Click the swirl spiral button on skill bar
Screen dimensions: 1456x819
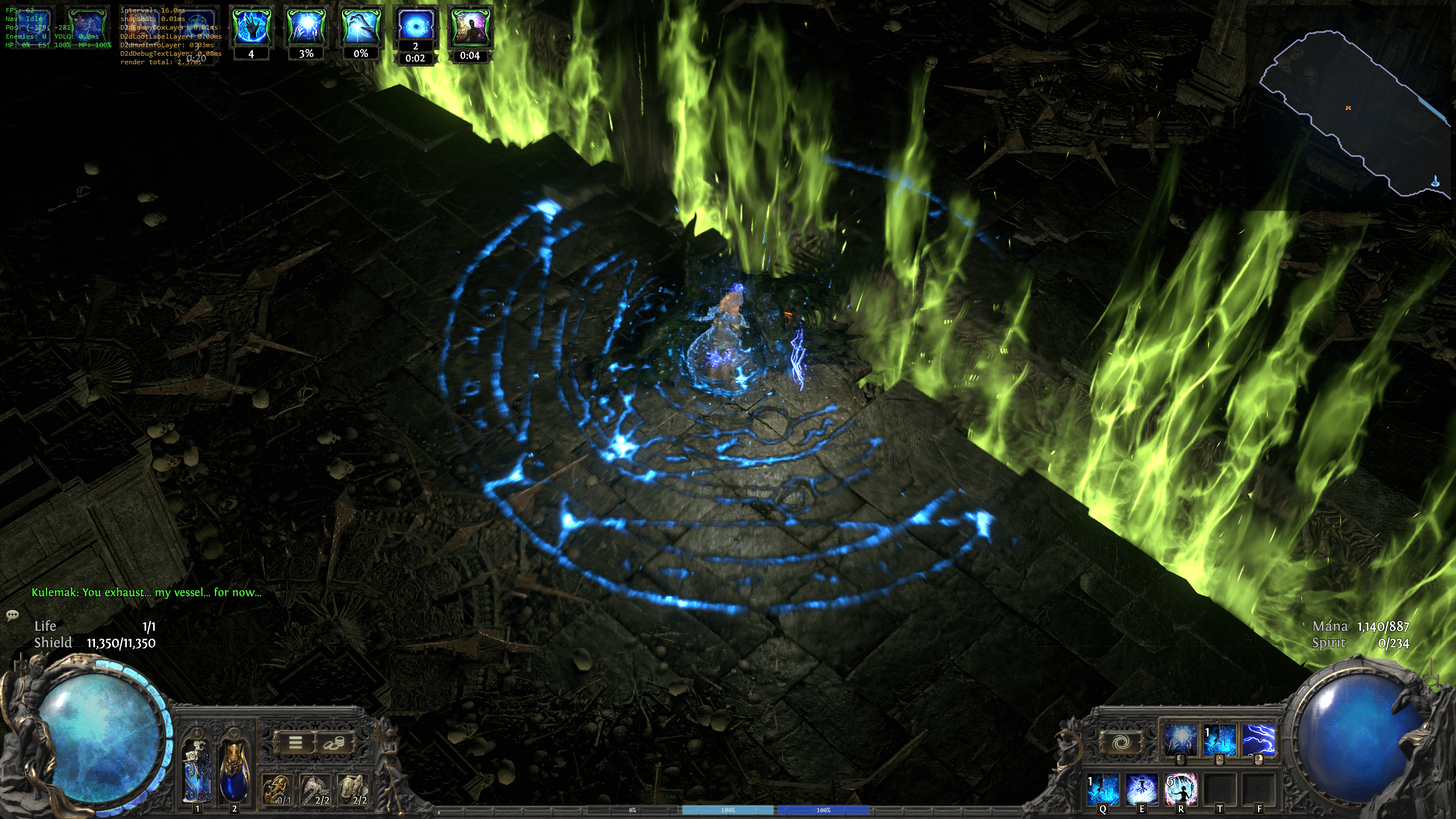[1121, 742]
